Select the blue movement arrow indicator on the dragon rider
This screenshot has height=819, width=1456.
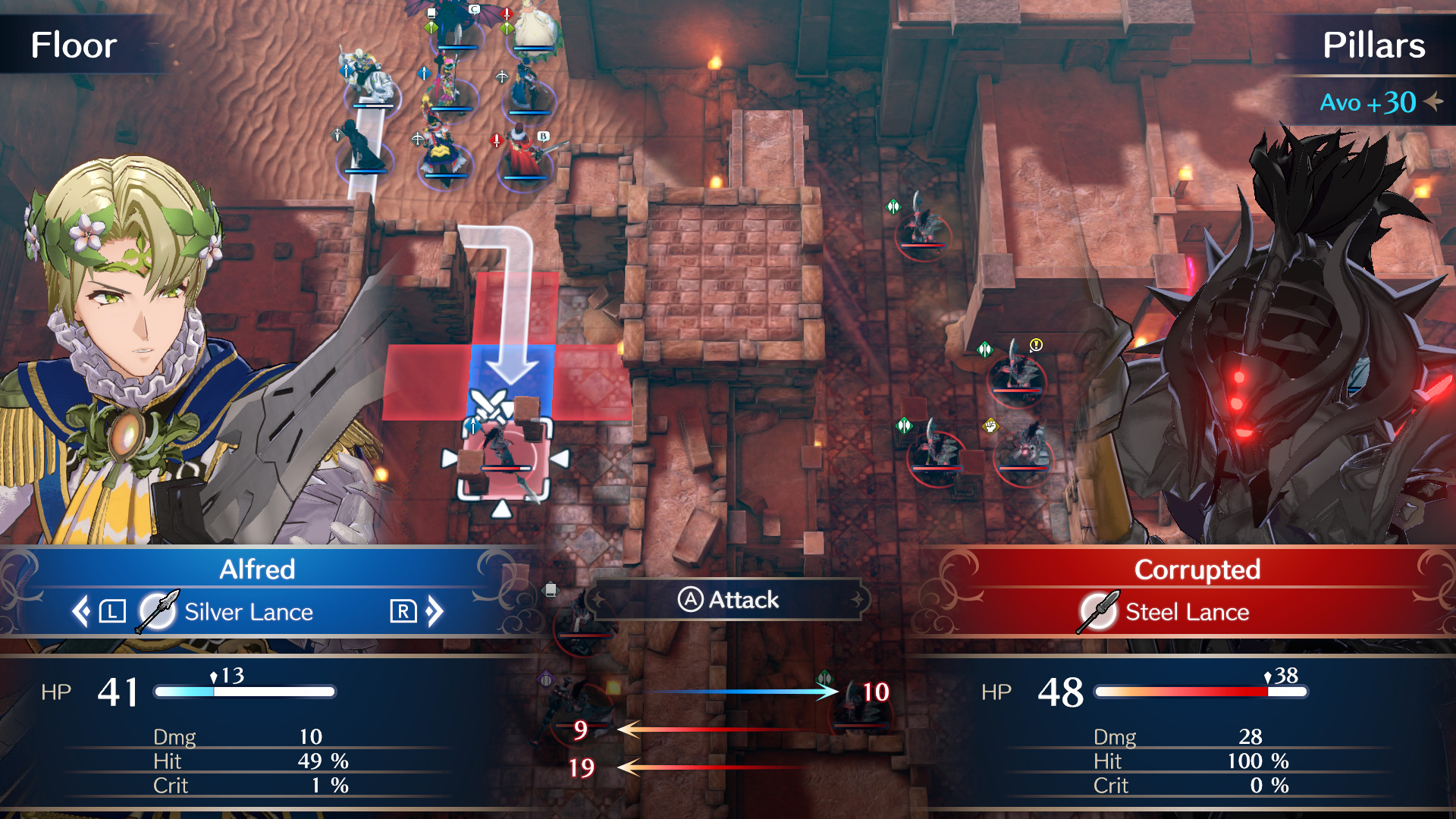tap(424, 73)
